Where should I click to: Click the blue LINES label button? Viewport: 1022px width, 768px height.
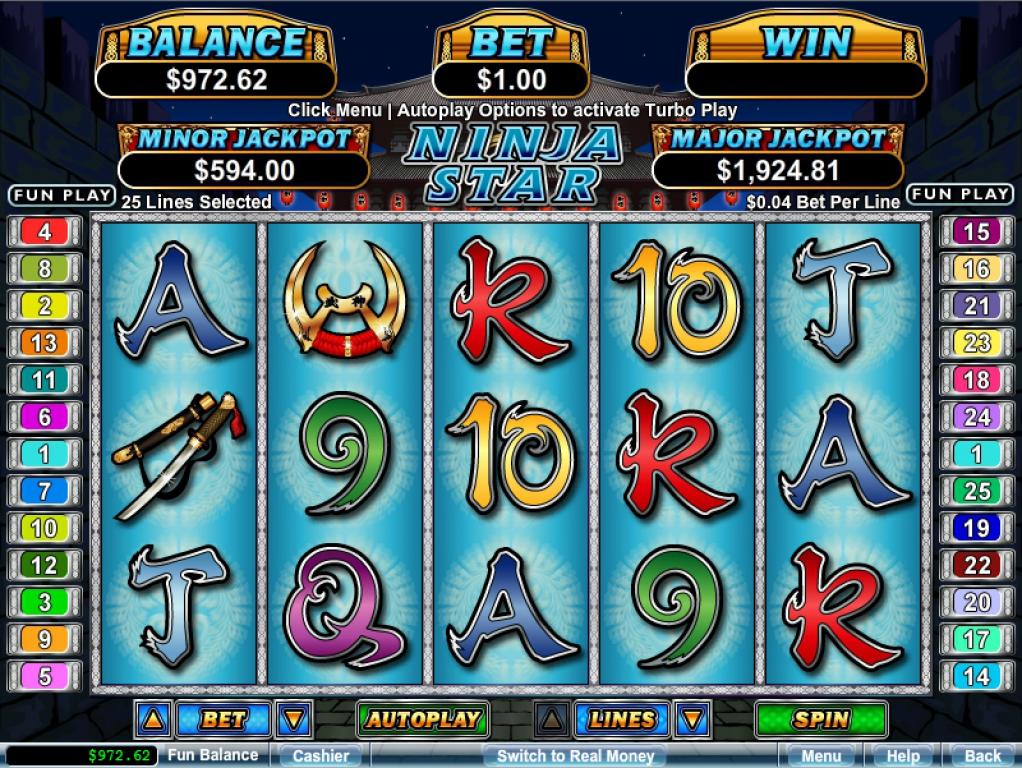click(x=622, y=718)
